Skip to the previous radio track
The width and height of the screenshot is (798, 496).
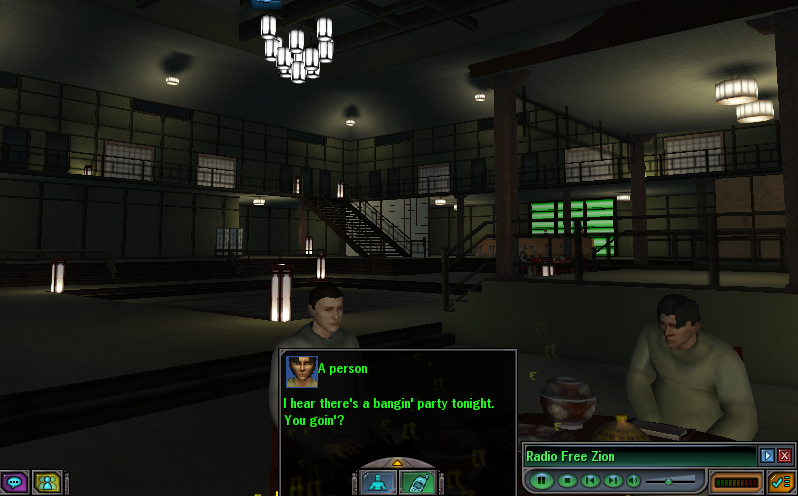pos(590,481)
